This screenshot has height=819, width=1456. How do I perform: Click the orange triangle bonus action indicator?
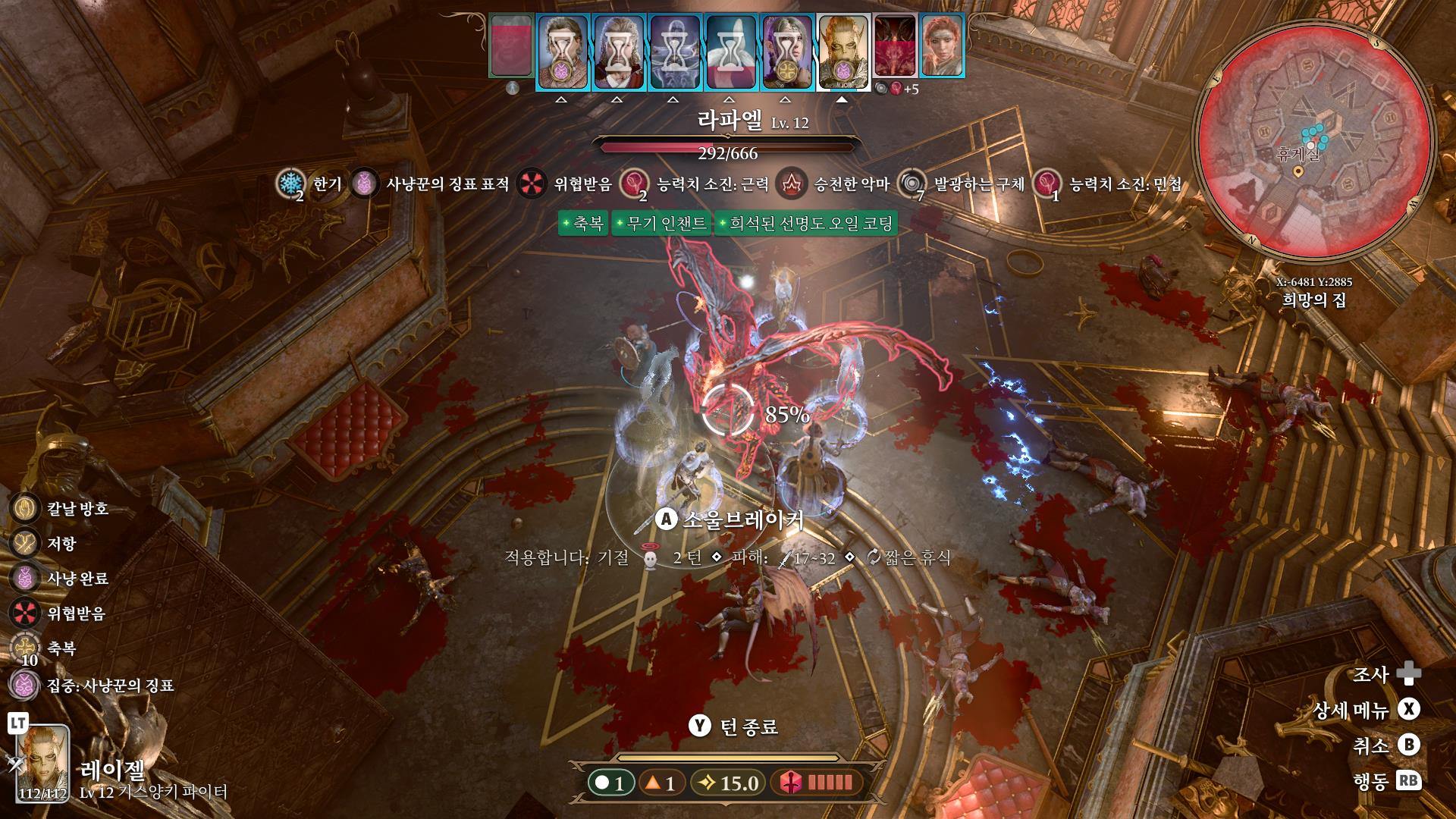[660, 783]
